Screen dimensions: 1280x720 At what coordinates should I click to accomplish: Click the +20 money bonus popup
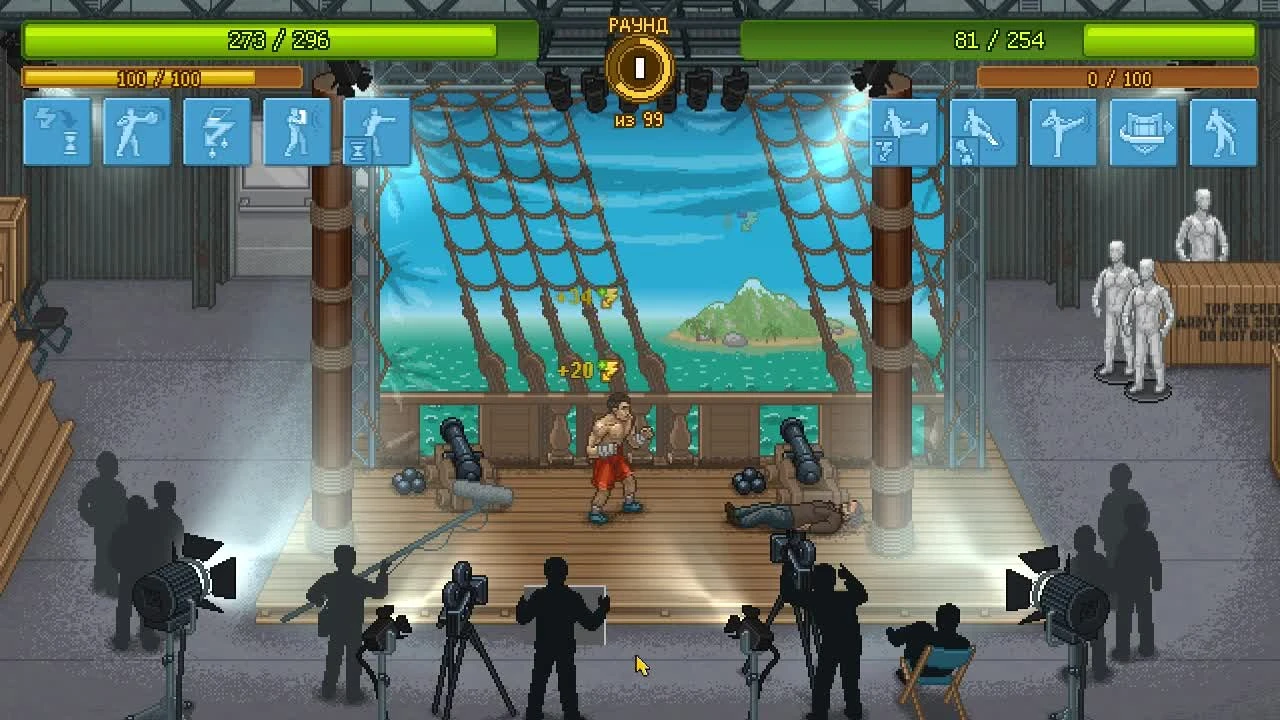click(x=590, y=370)
